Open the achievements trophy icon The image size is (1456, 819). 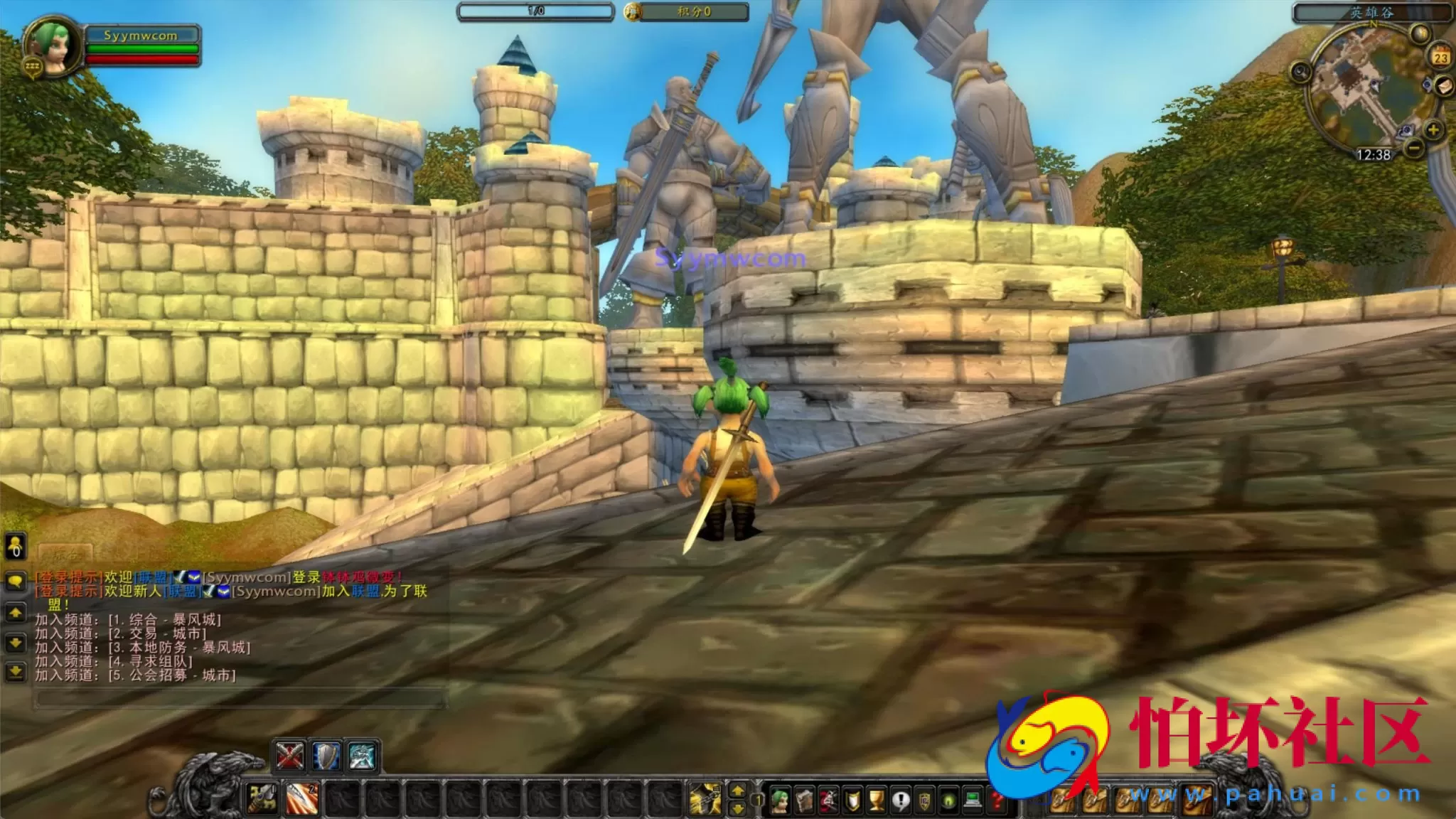(876, 801)
